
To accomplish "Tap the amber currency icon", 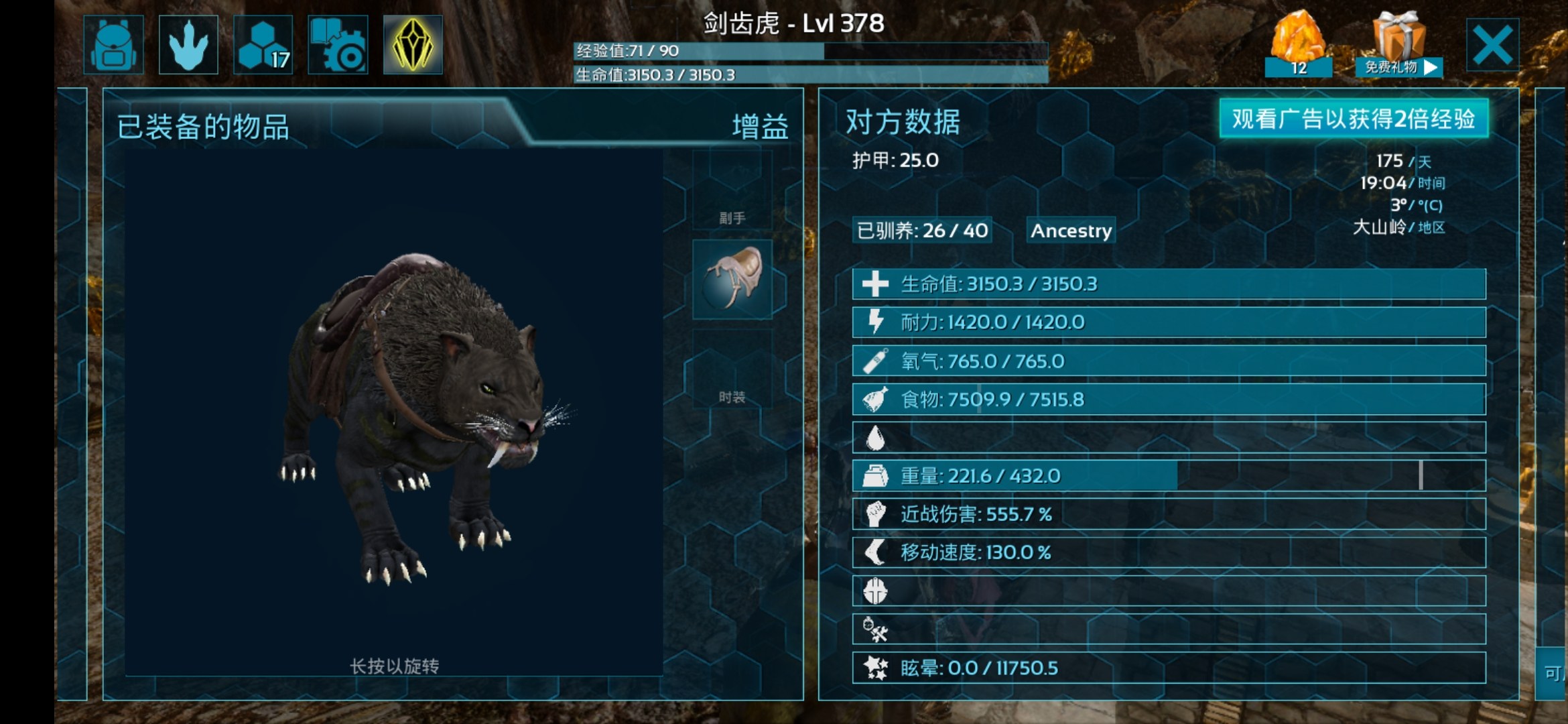I will (x=1298, y=42).
